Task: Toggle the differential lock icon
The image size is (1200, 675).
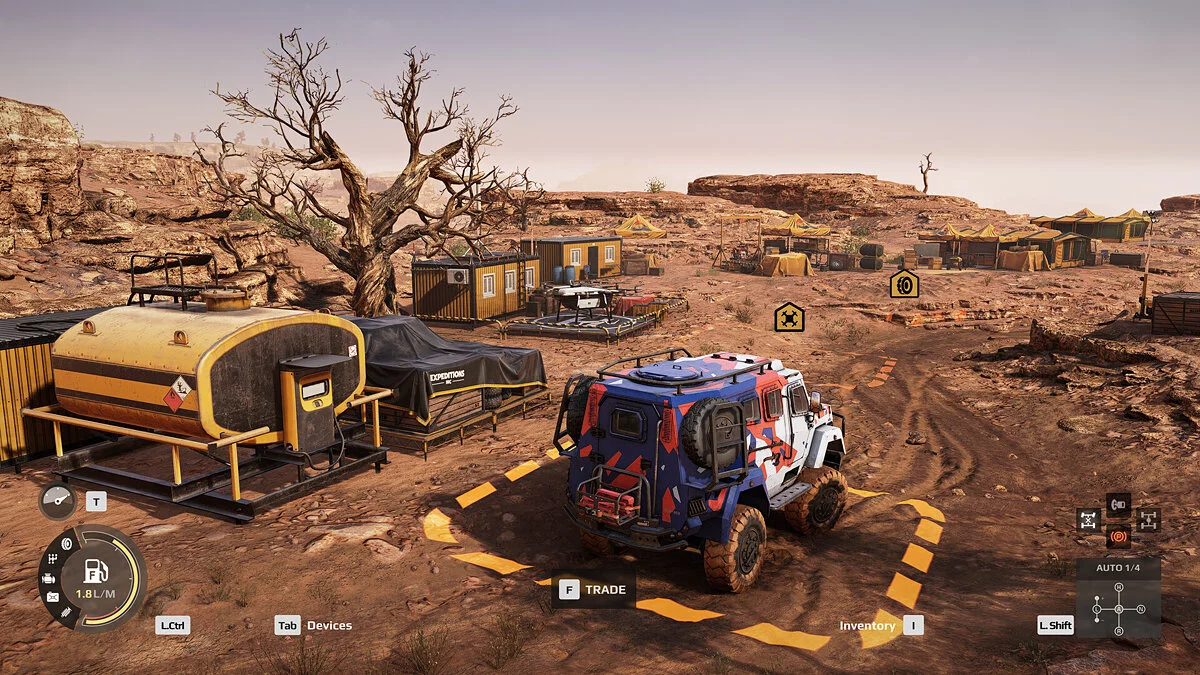Action: point(1088,520)
